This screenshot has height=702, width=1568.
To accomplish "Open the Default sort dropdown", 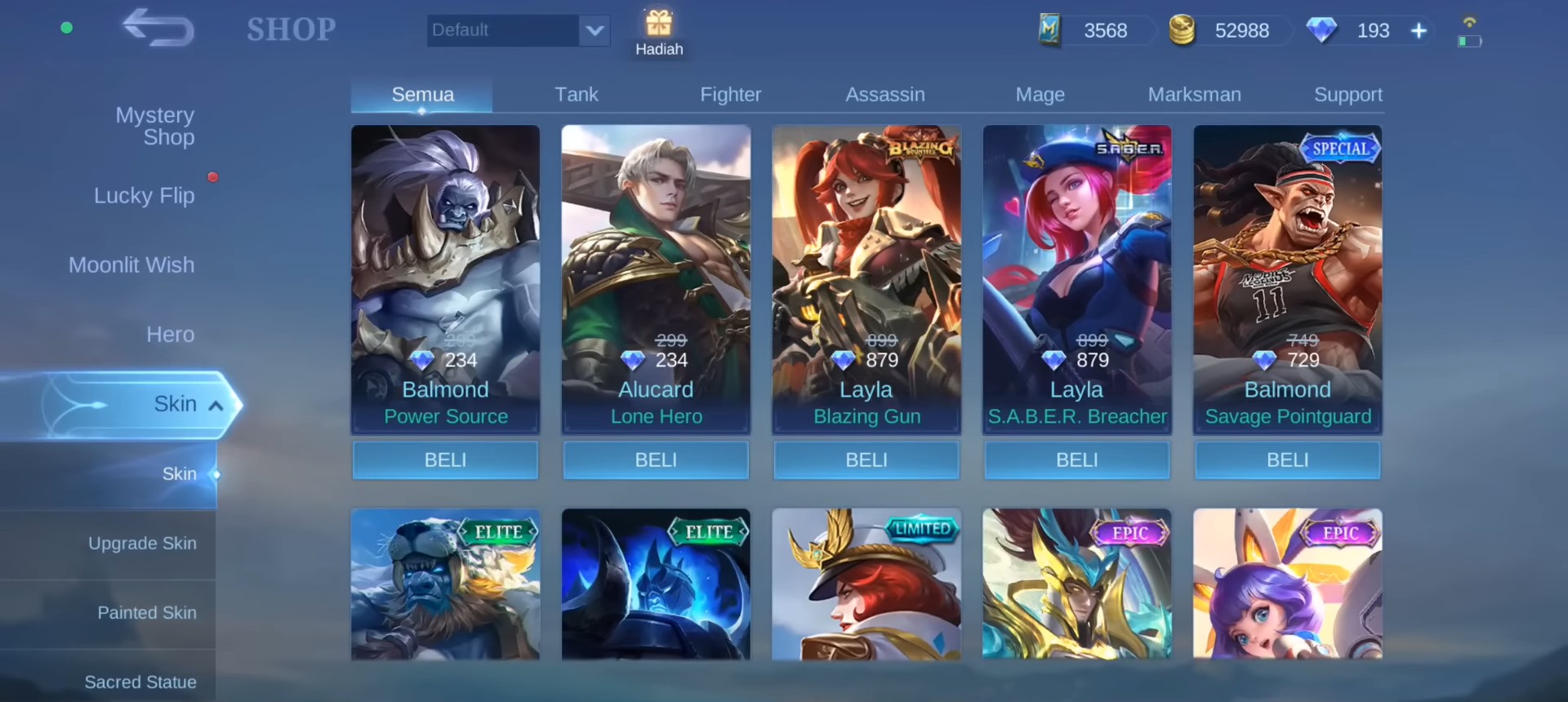I will pyautogui.click(x=518, y=30).
